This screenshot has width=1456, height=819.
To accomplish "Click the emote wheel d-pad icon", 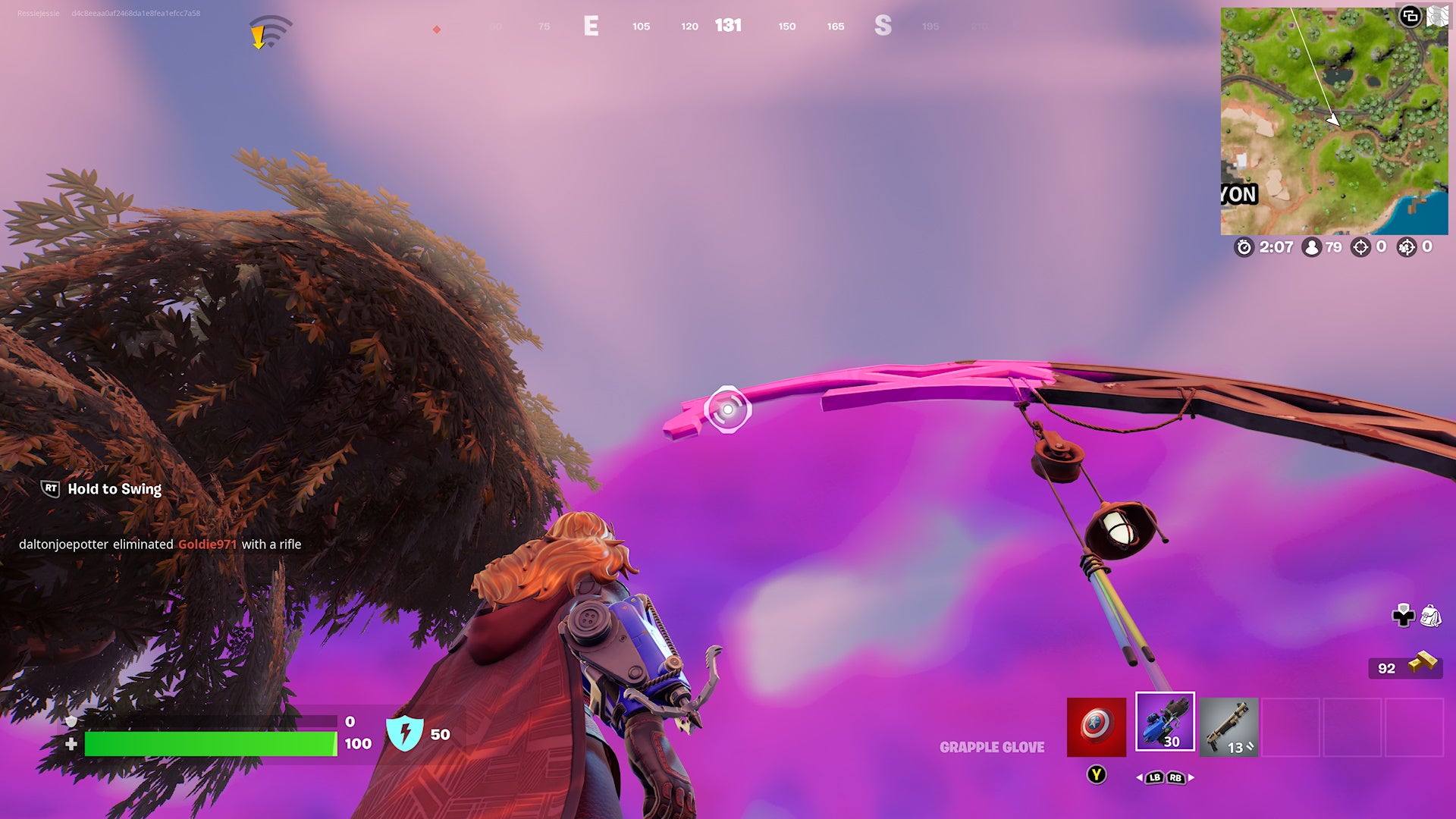I will [x=1404, y=617].
